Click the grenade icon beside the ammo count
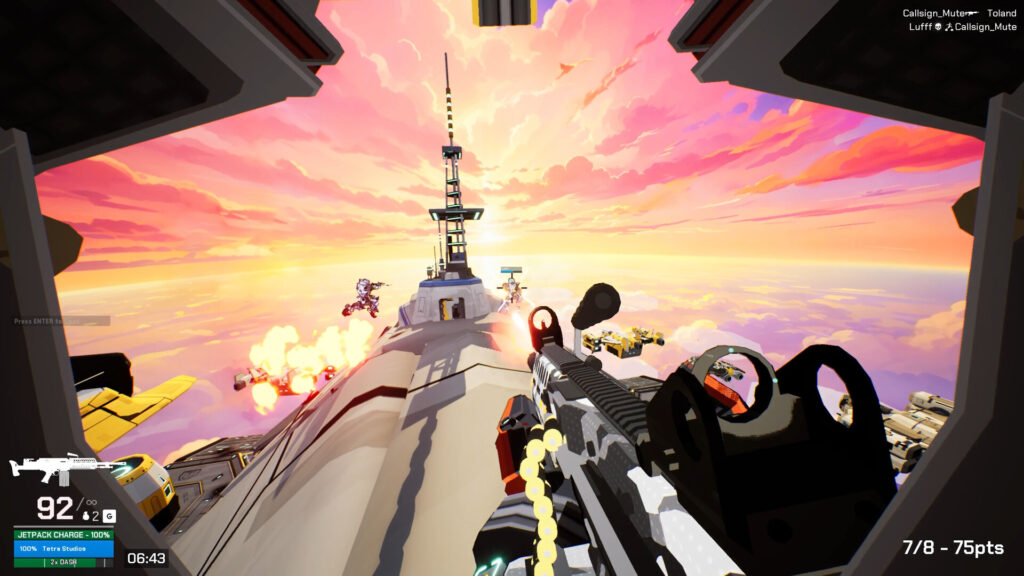 coord(84,518)
